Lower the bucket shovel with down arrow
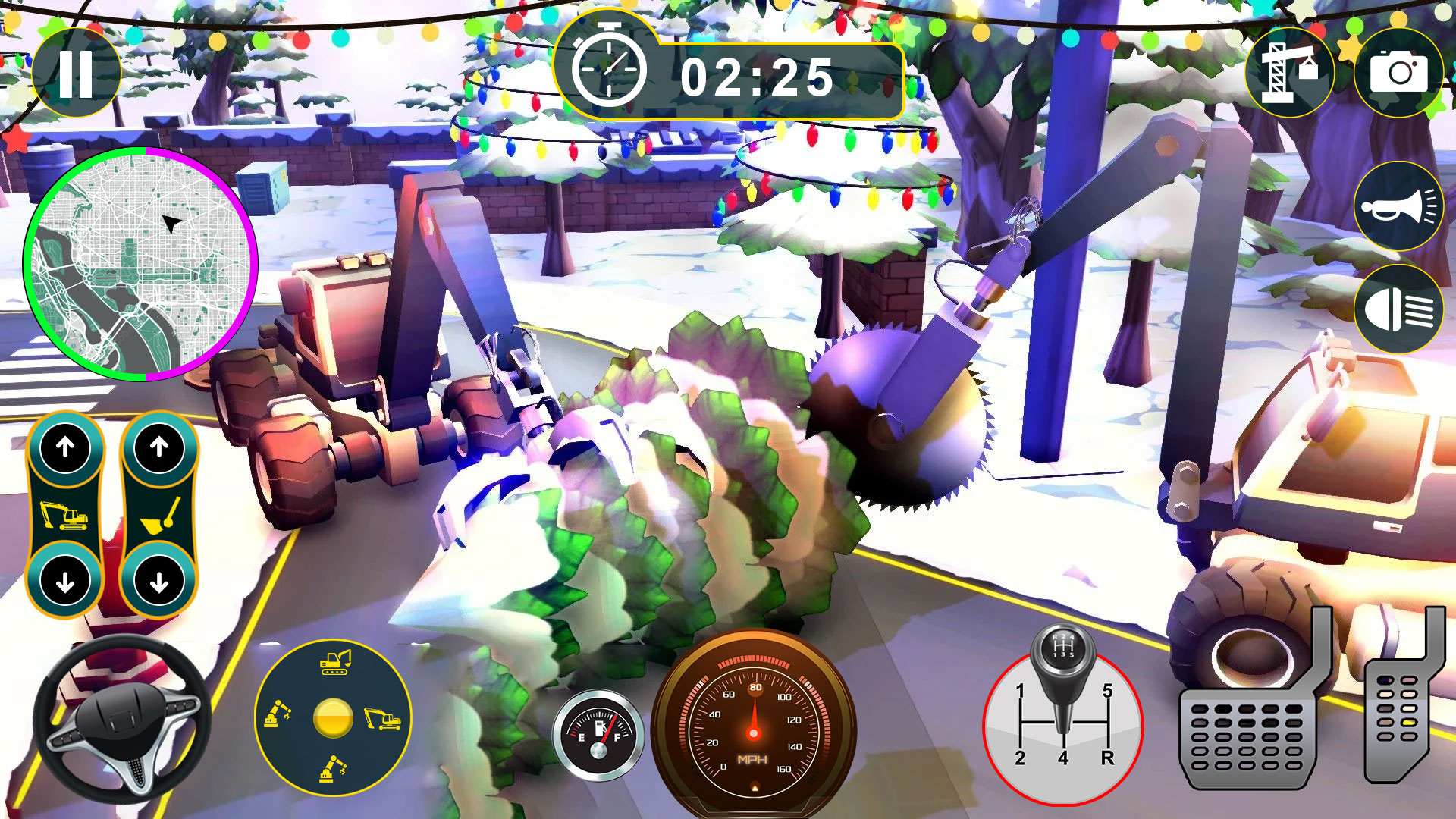The height and width of the screenshot is (819, 1456). point(159,582)
